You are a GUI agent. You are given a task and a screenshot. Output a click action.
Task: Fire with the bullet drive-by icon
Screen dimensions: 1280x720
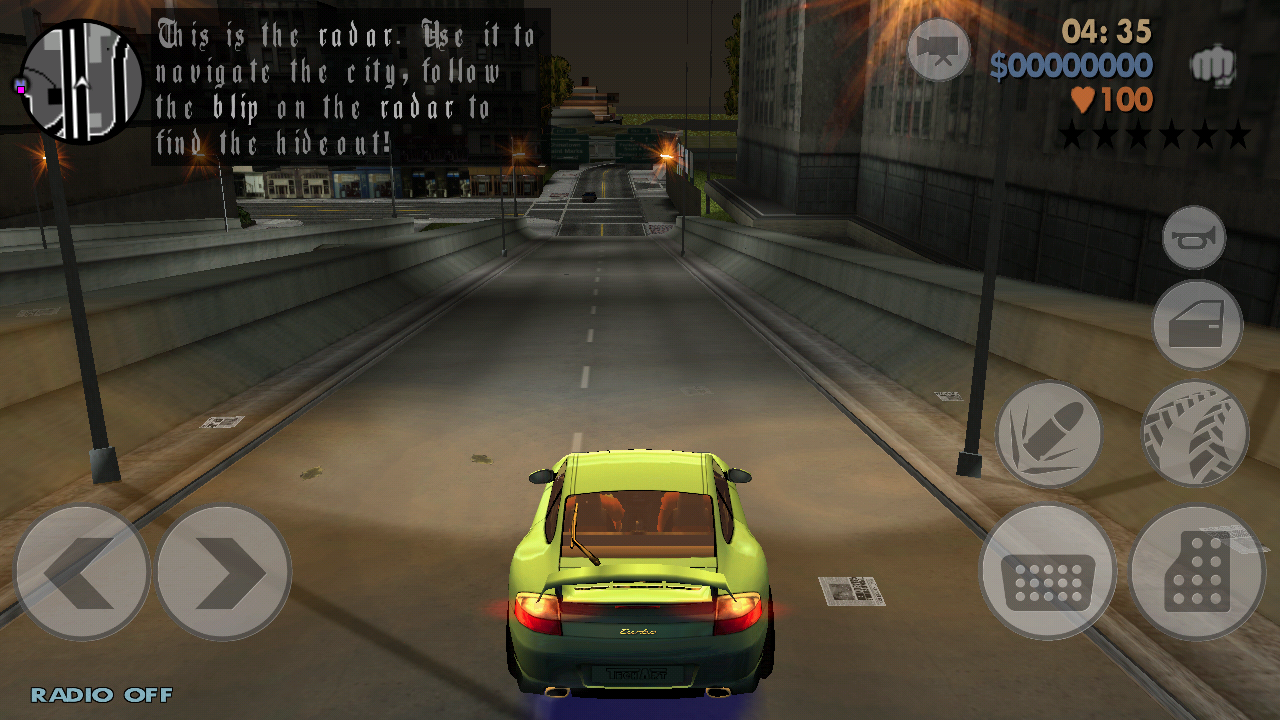(x=1048, y=433)
